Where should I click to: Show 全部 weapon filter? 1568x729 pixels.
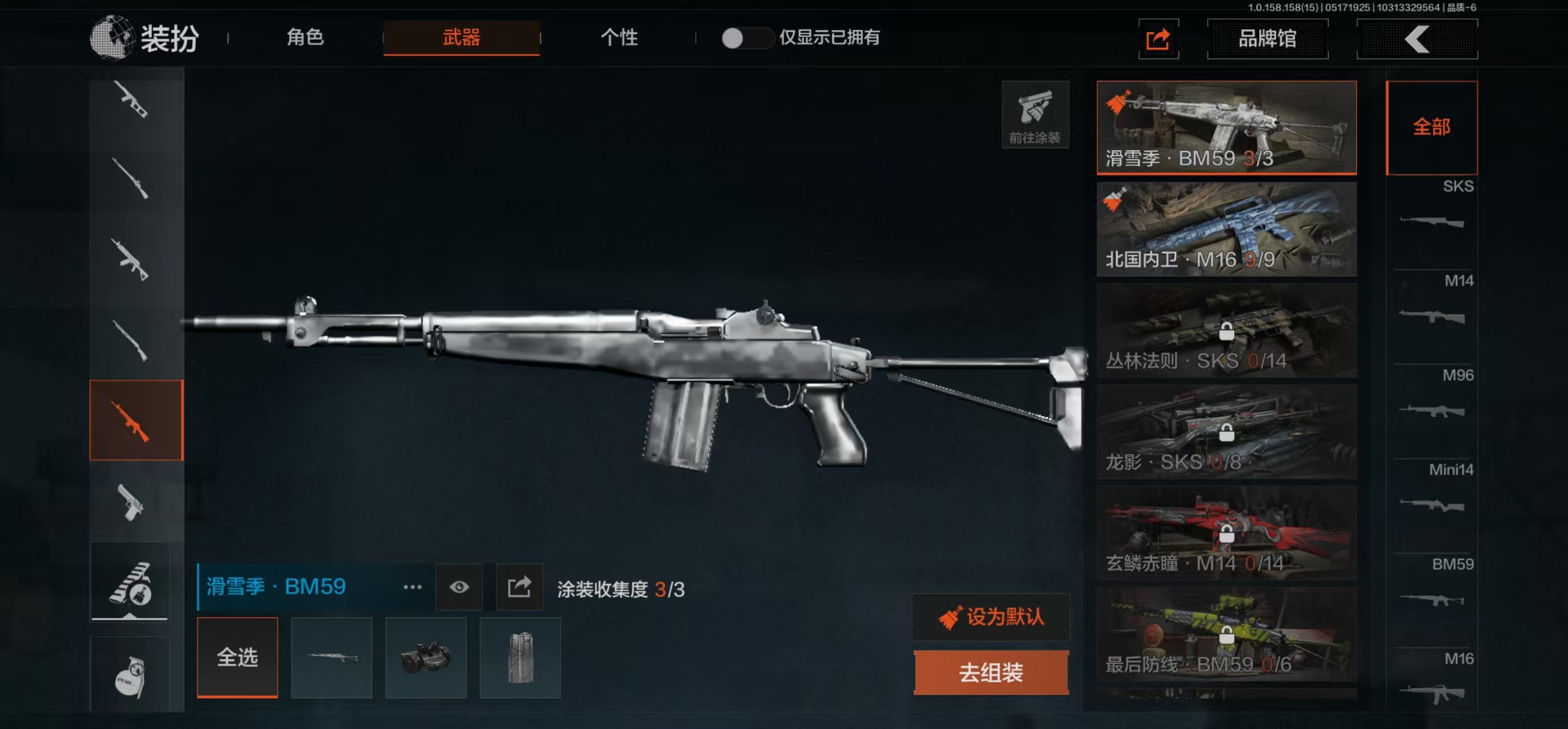tap(1431, 127)
